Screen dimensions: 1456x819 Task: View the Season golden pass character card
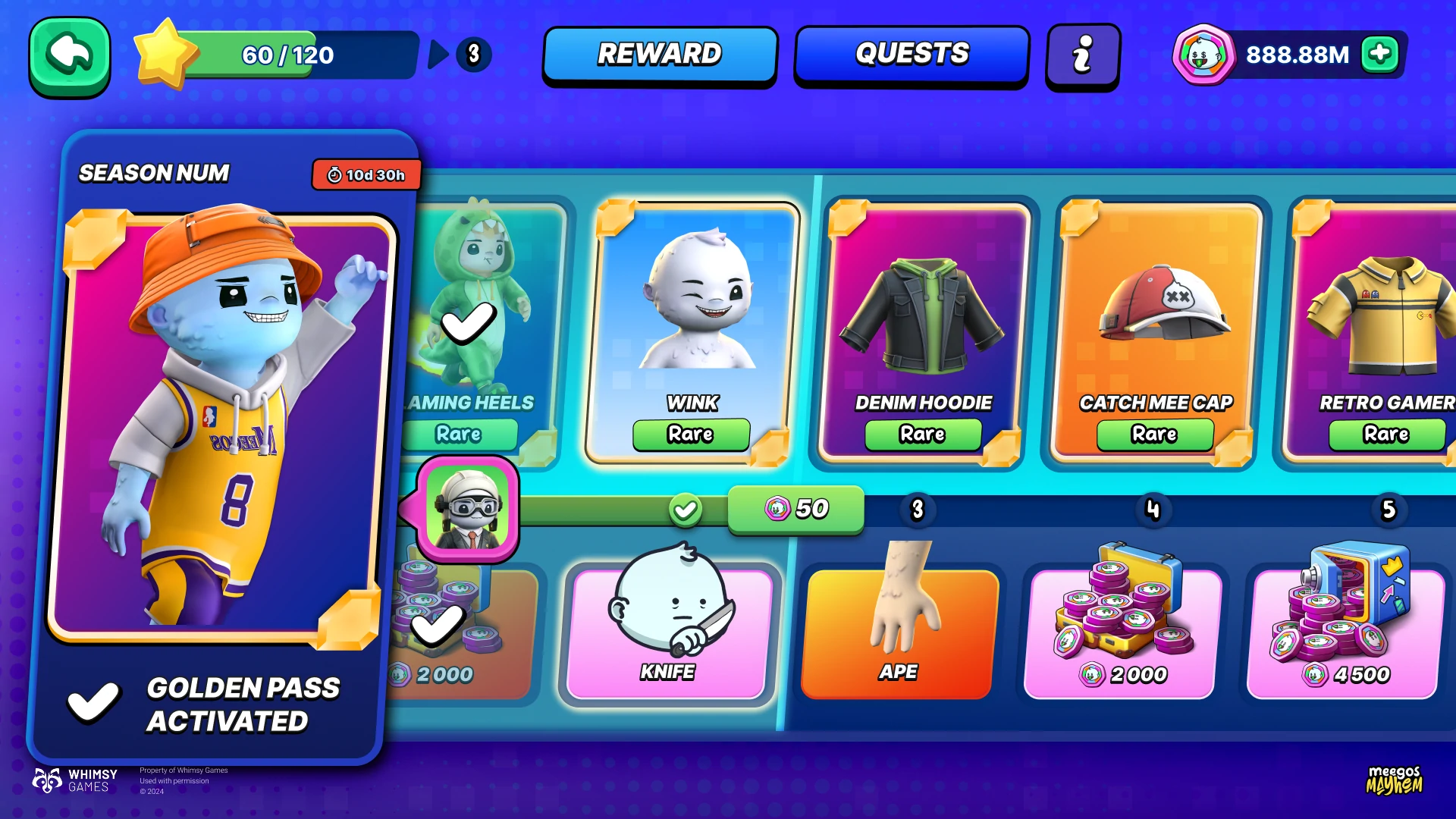[x=220, y=425]
